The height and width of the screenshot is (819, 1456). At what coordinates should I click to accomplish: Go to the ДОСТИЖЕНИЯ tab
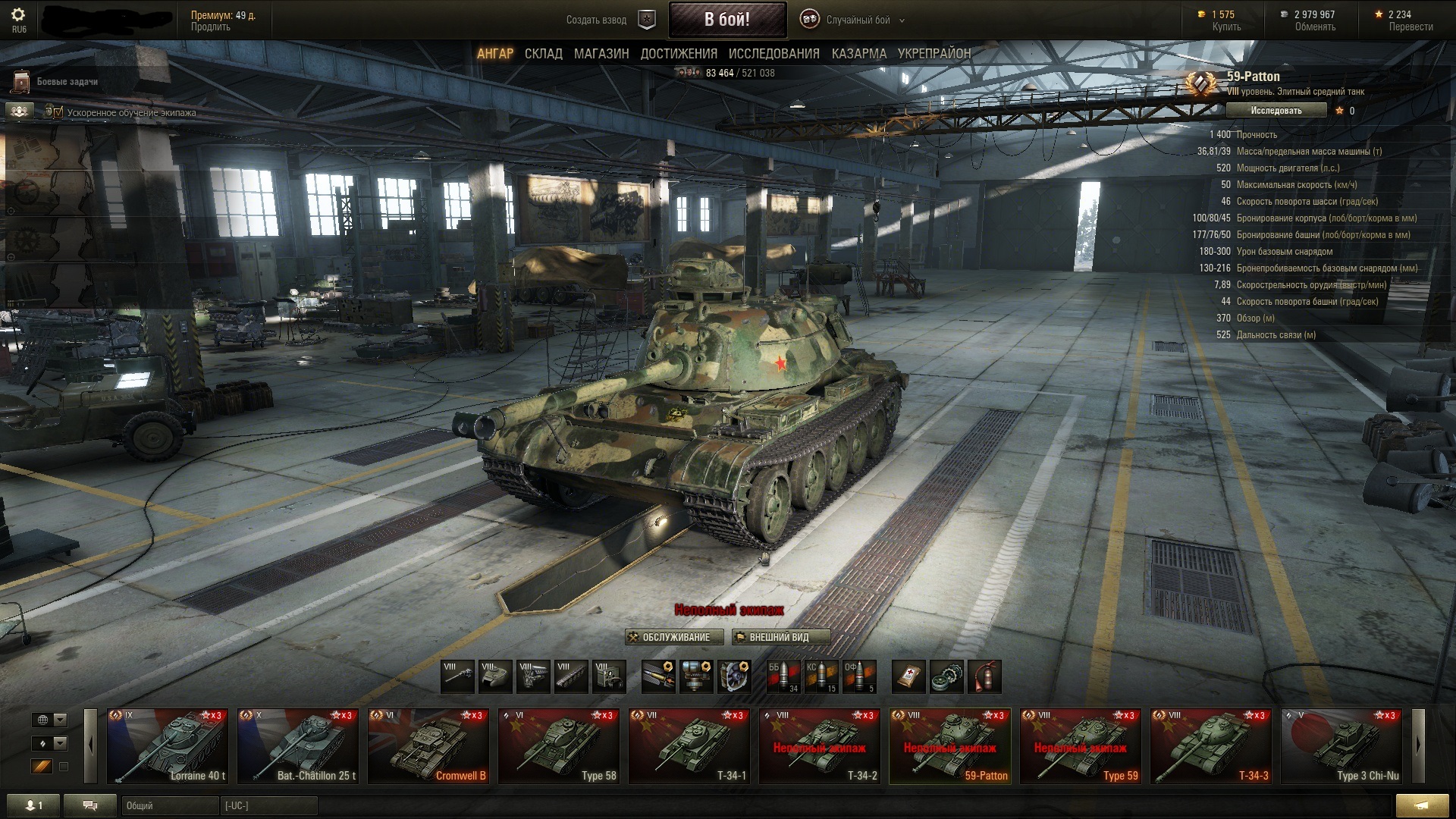tap(679, 54)
